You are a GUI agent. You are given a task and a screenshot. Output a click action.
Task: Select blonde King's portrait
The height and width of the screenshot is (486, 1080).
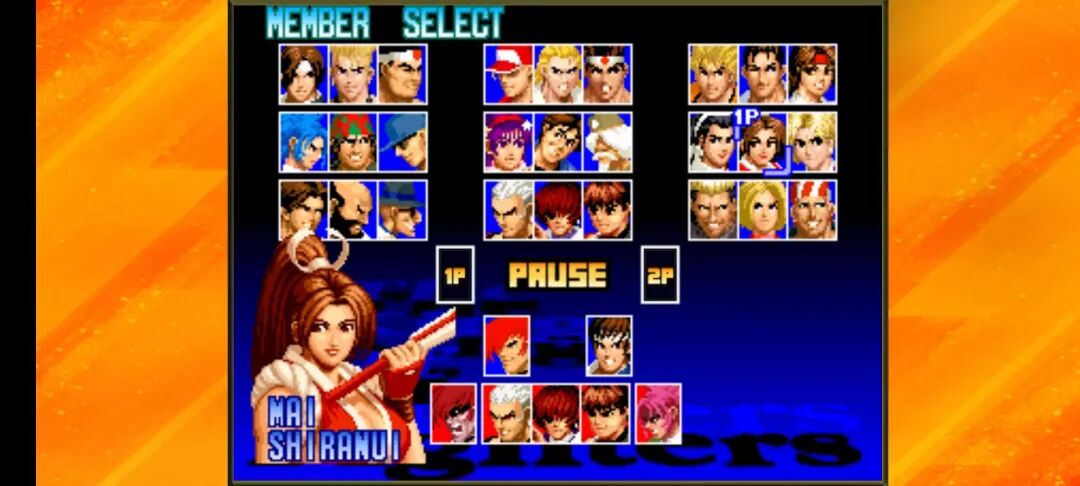tap(812, 142)
